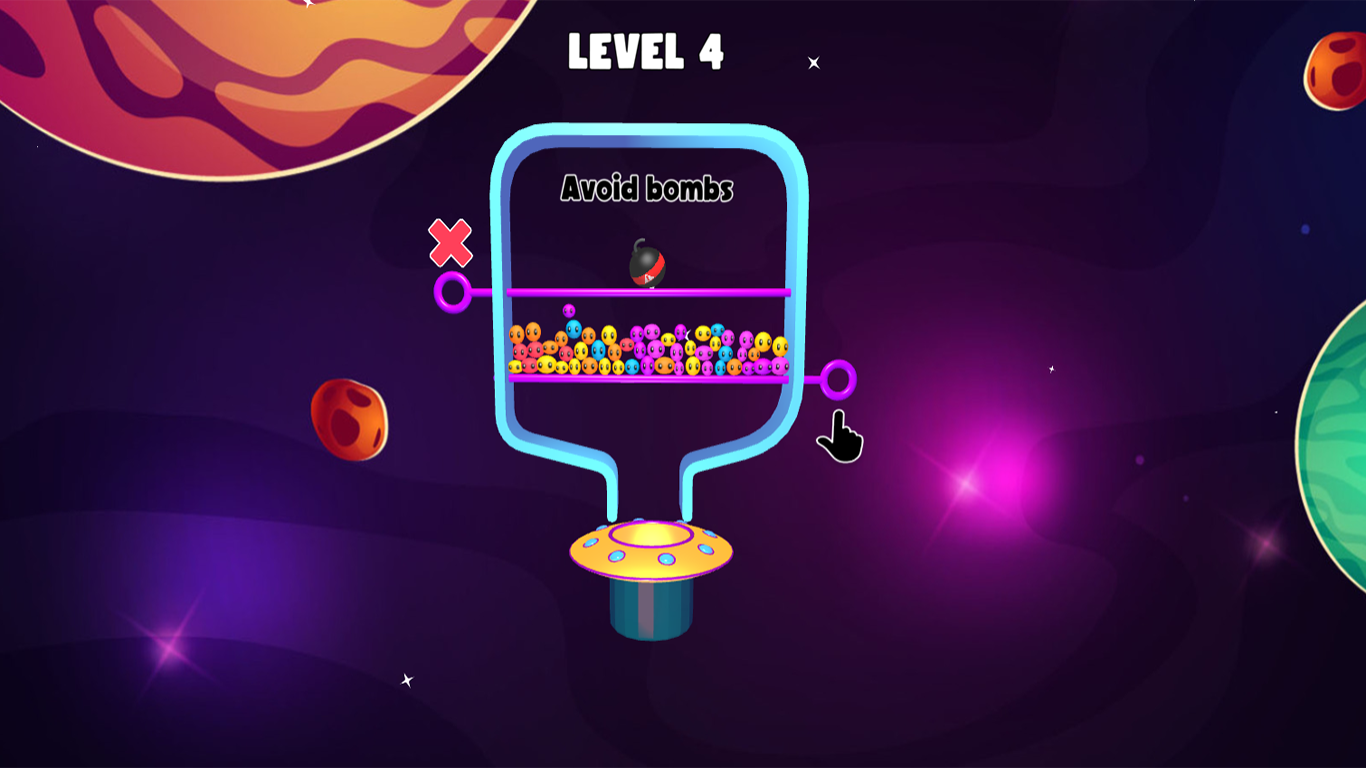Tap the Avoid bombs instruction text

click(648, 188)
